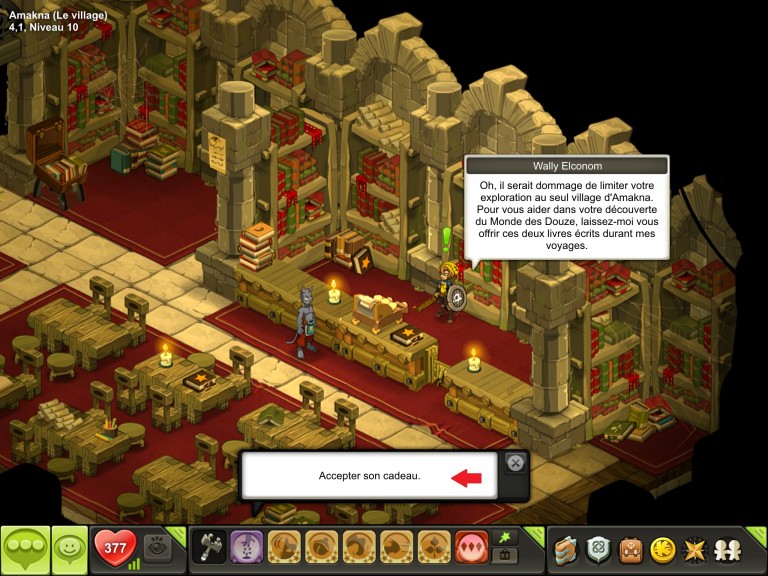Open the spell book menu

coord(567,550)
